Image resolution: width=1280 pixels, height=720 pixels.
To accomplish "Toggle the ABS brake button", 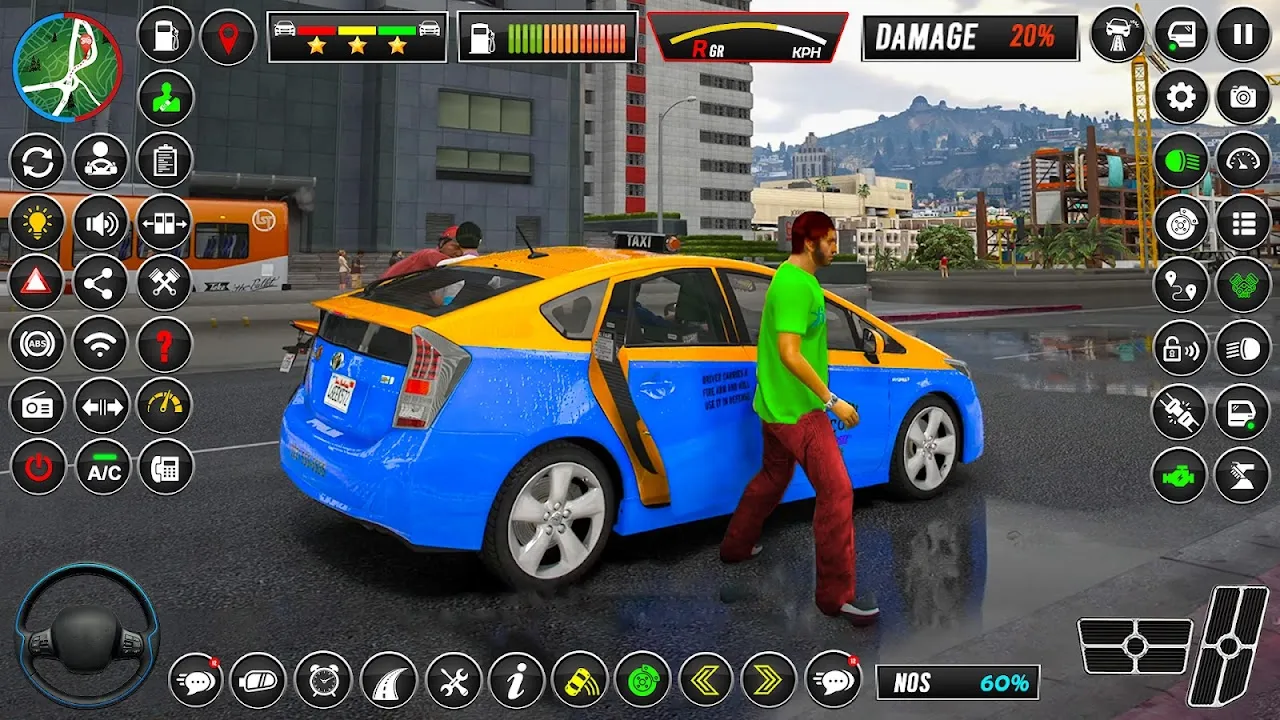I will pos(37,344).
